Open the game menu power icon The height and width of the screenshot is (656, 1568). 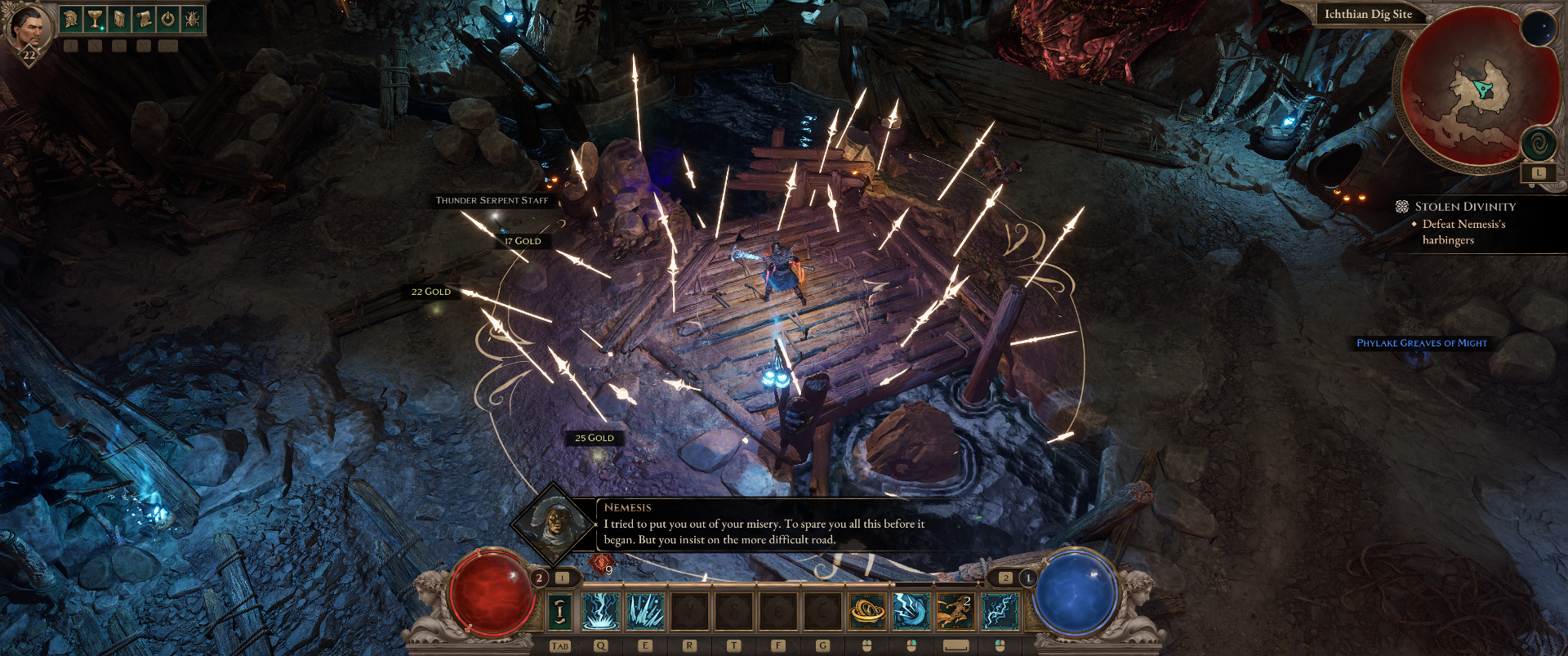pyautogui.click(x=168, y=19)
